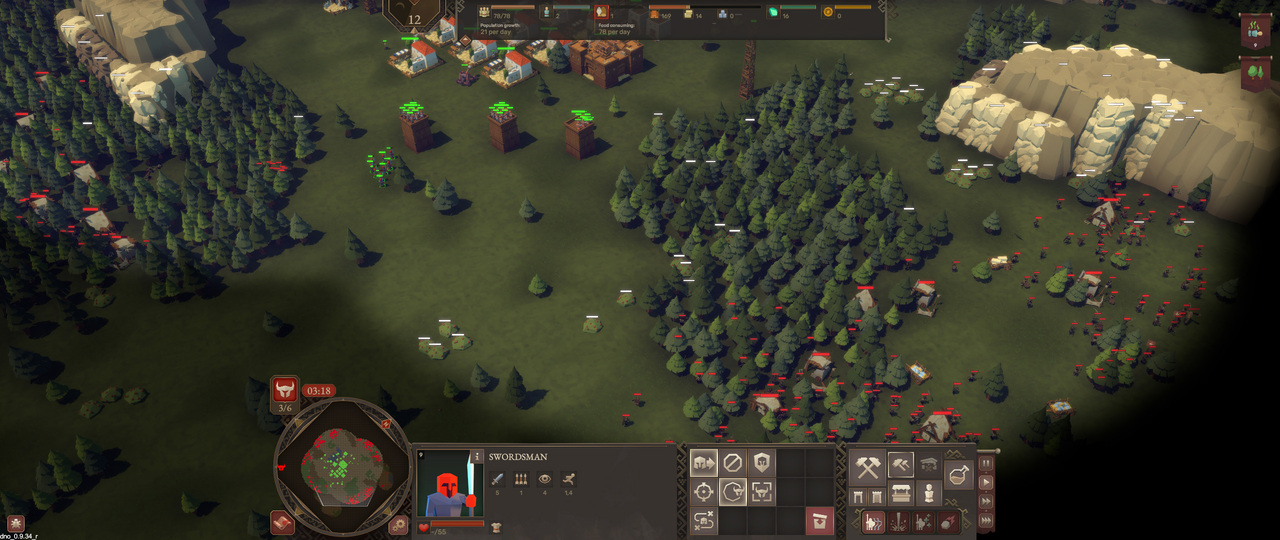The width and height of the screenshot is (1280, 540).
Task: Open the crossed hammers build menu
Action: click(867, 466)
